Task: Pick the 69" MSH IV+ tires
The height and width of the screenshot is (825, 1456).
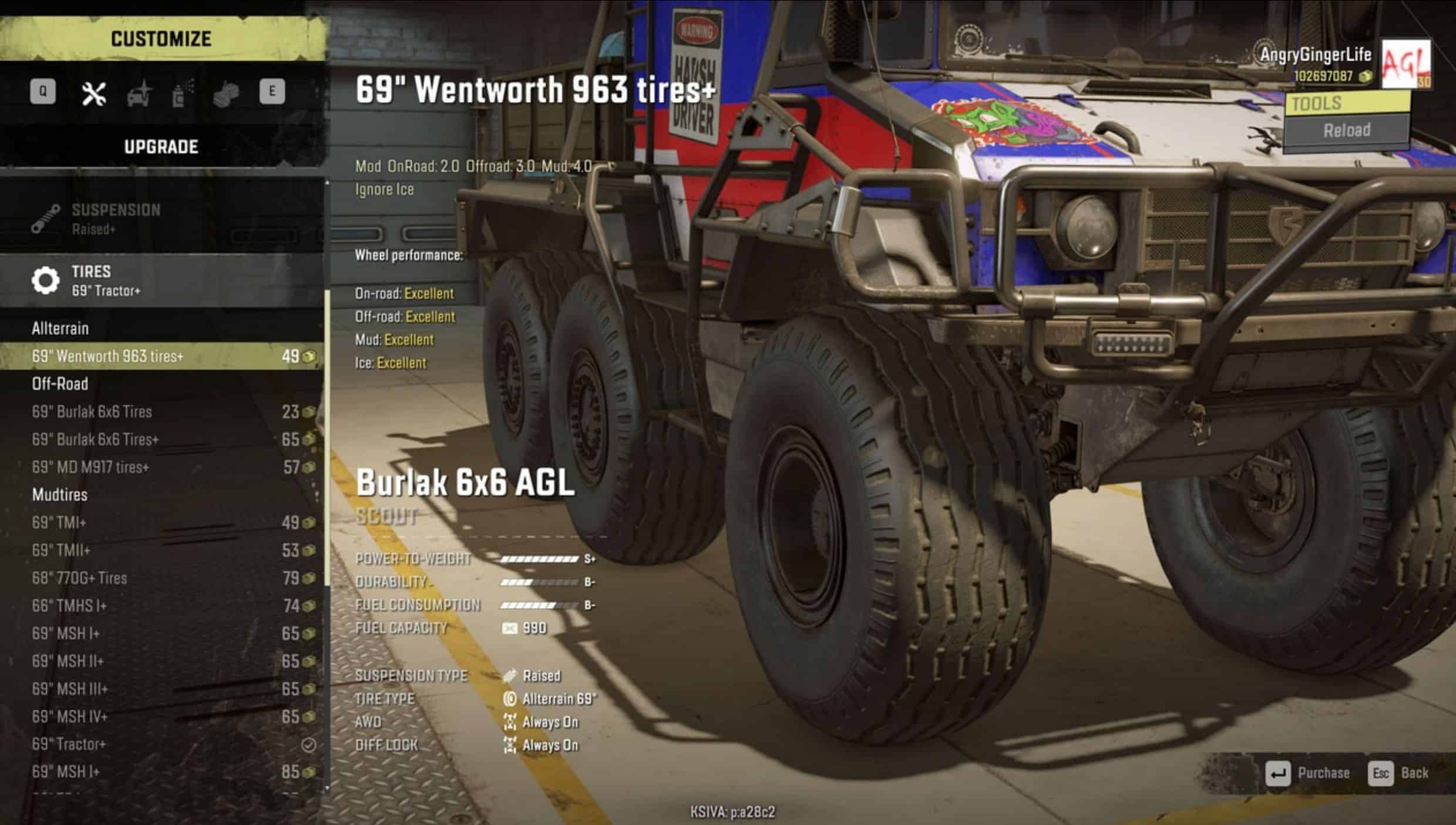Action: [162, 717]
